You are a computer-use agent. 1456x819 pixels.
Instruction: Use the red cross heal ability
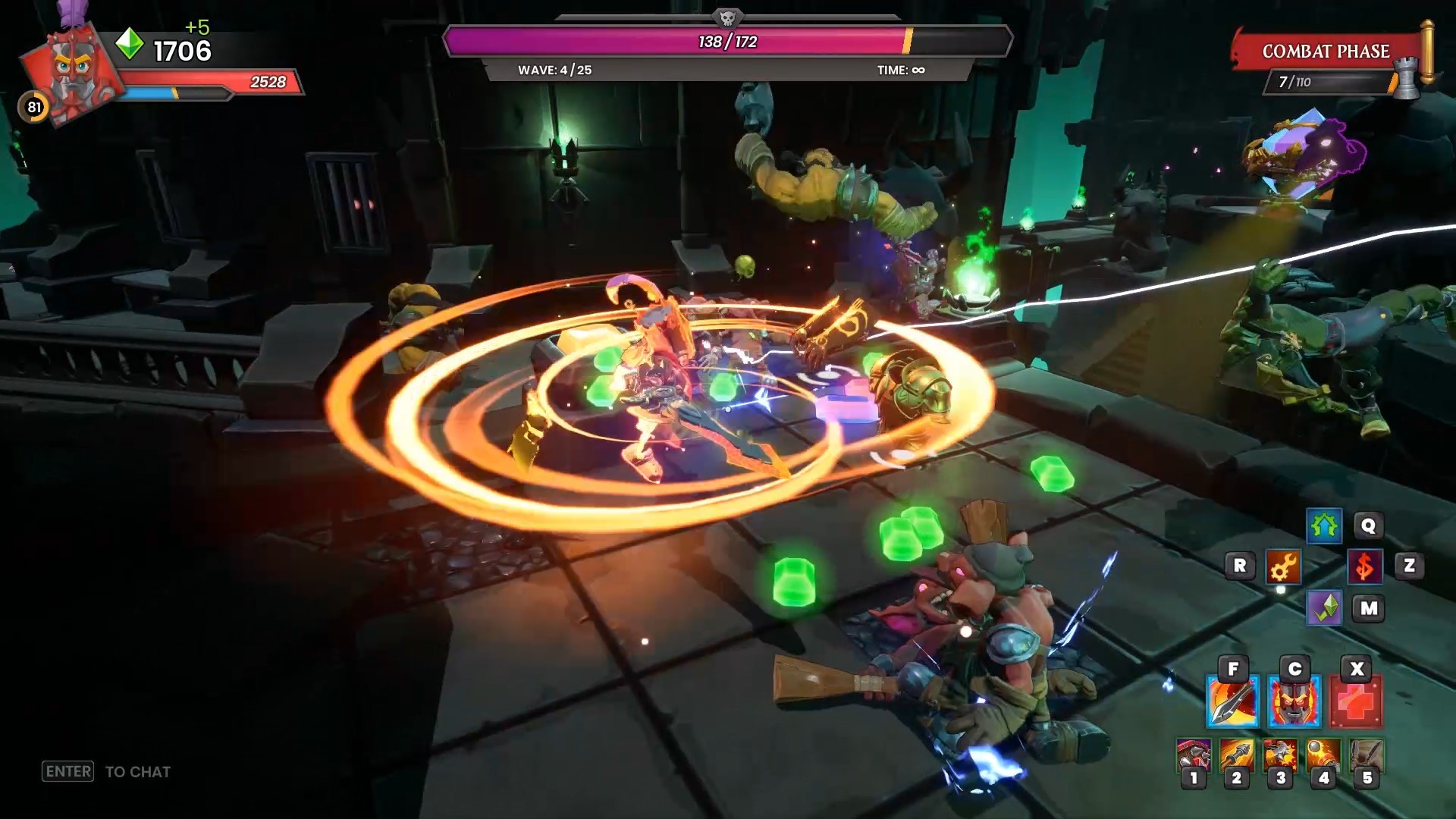click(1356, 702)
